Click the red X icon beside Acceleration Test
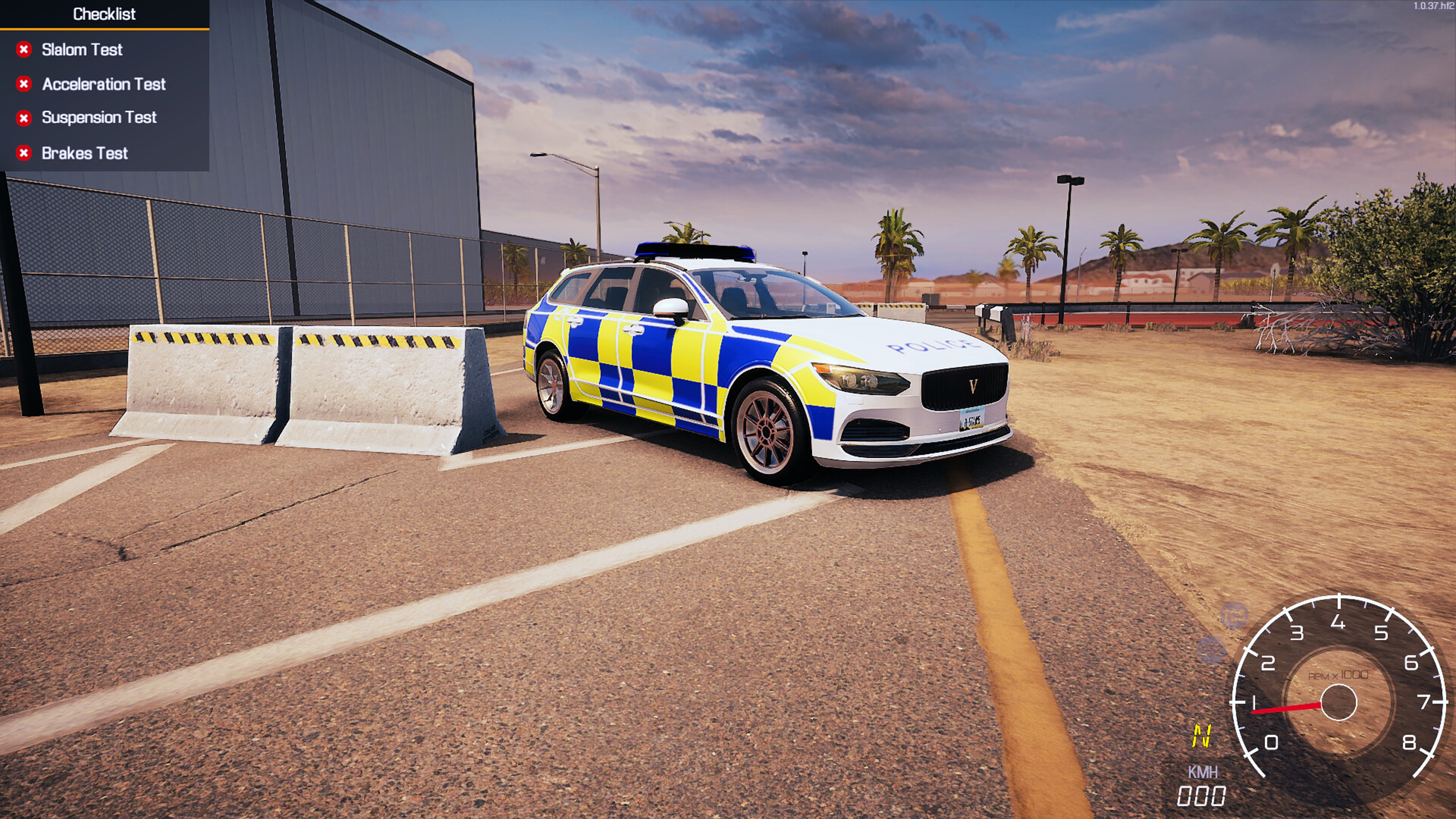 [x=24, y=84]
